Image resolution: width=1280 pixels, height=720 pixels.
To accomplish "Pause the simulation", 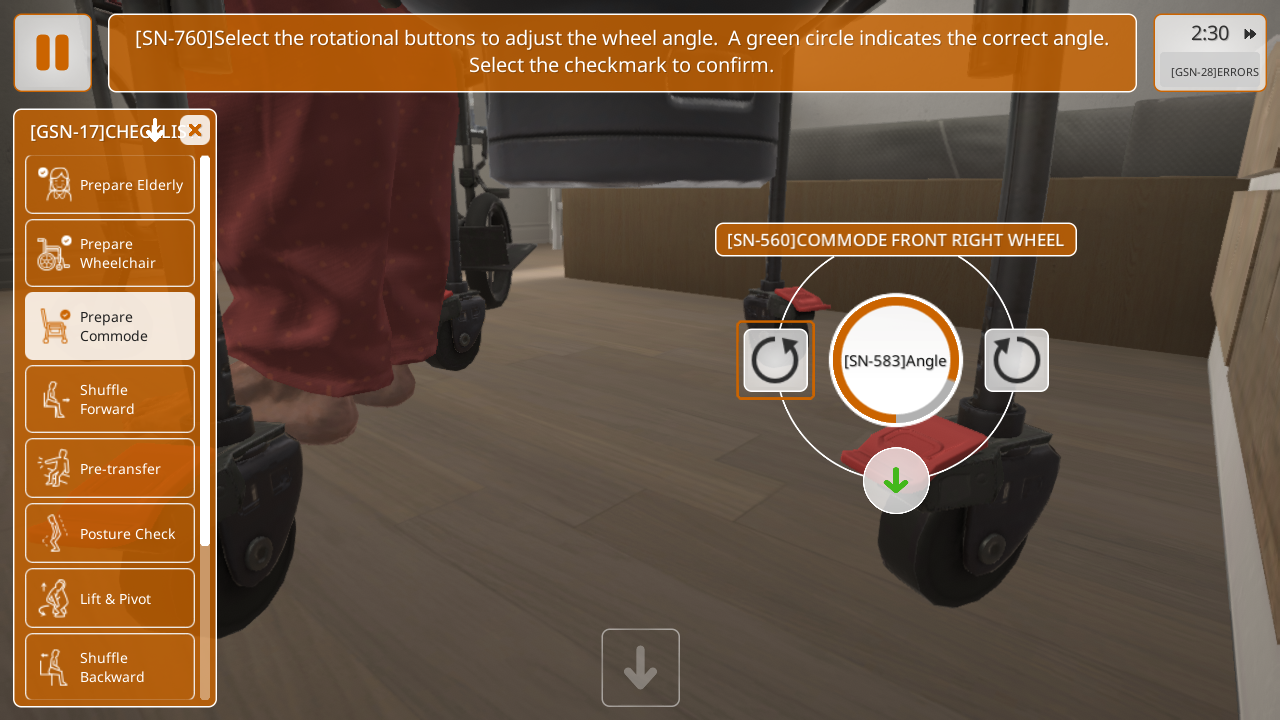I will click(53, 53).
